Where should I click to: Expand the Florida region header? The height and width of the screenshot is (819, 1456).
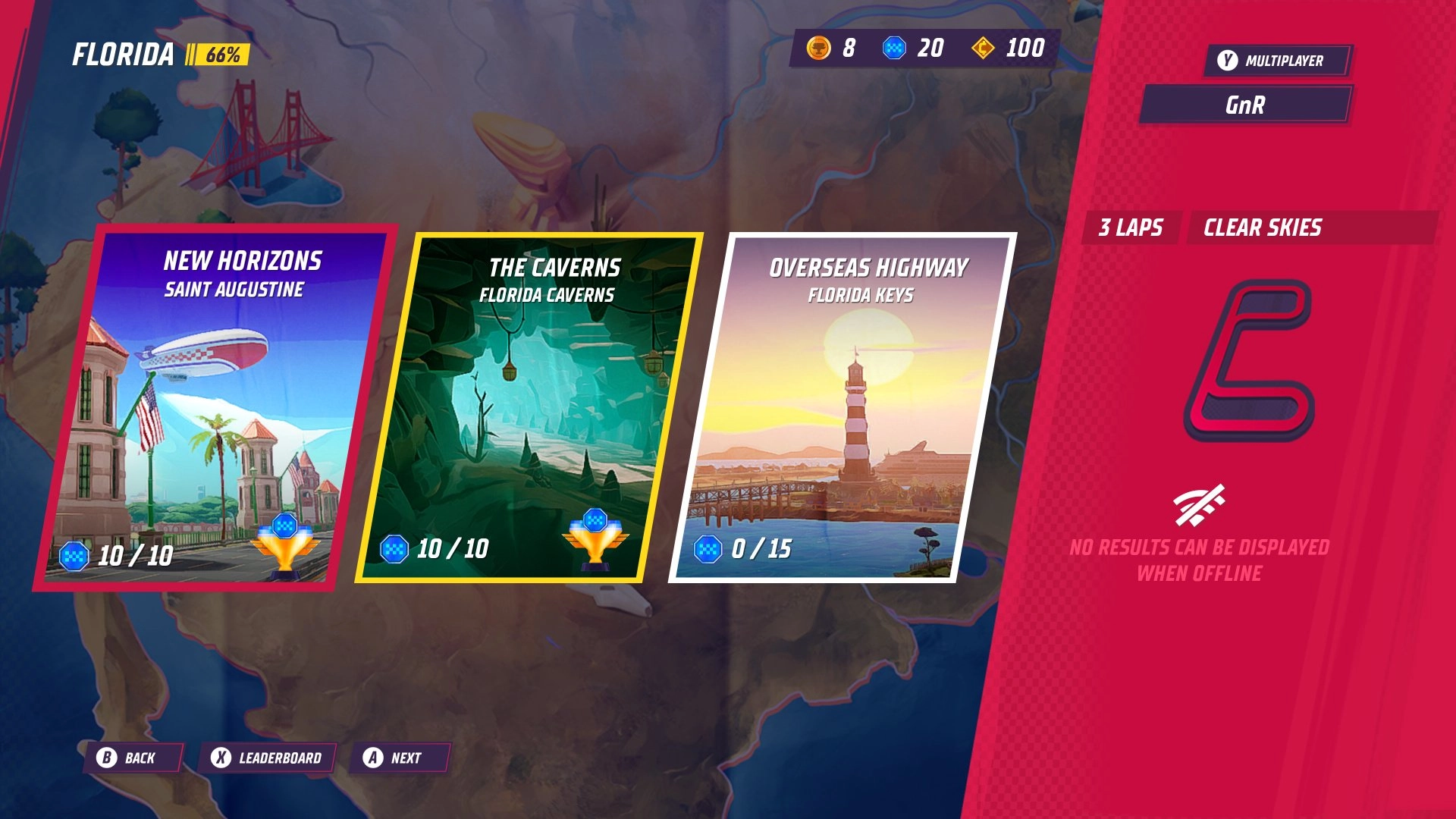(x=124, y=55)
